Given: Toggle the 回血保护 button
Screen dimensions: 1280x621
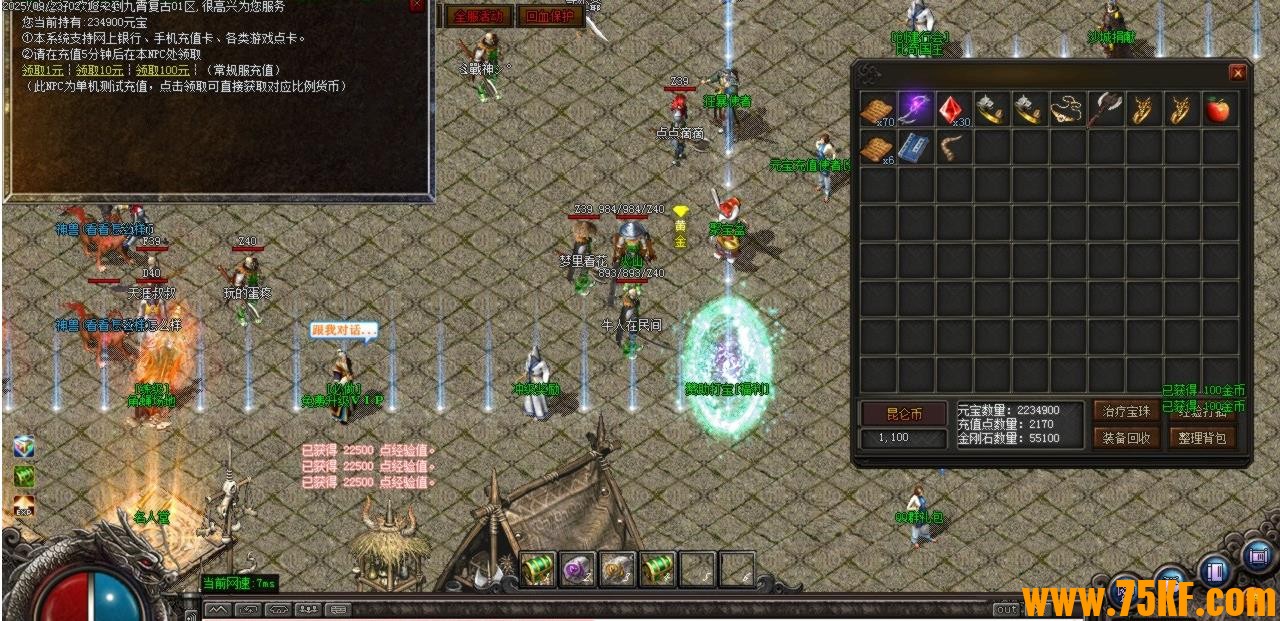Looking at the screenshot, I should click(550, 16).
